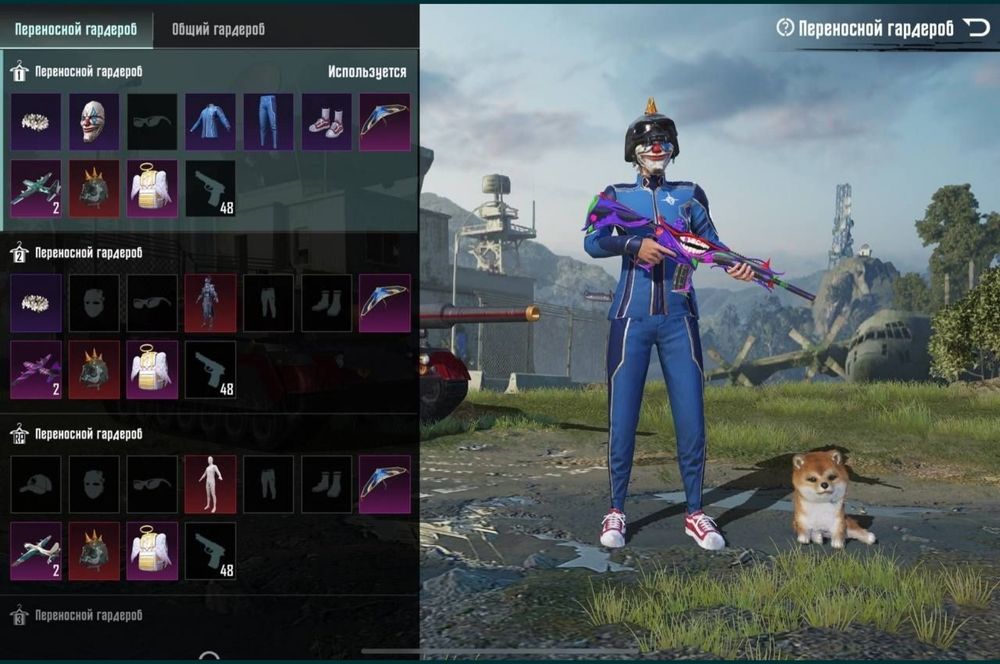This screenshot has height=664, width=1000.
Task: Choose the purple plane skin slot
Action: click(x=36, y=369)
